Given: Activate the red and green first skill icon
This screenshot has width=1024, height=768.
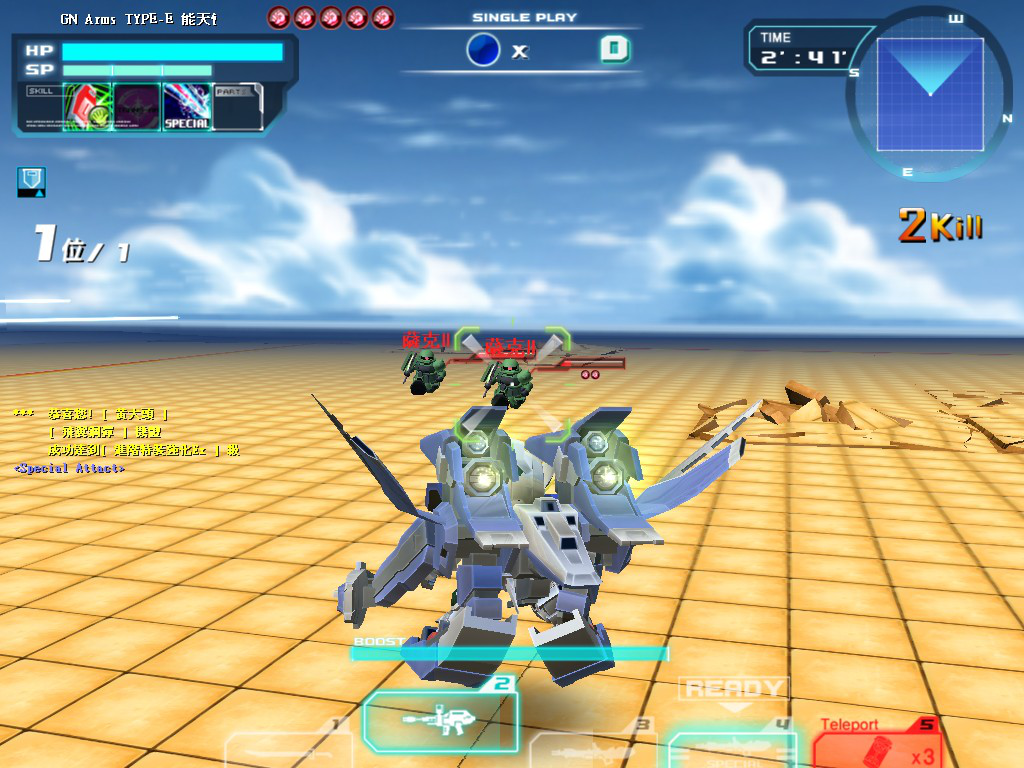Looking at the screenshot, I should pyautogui.click(x=87, y=106).
